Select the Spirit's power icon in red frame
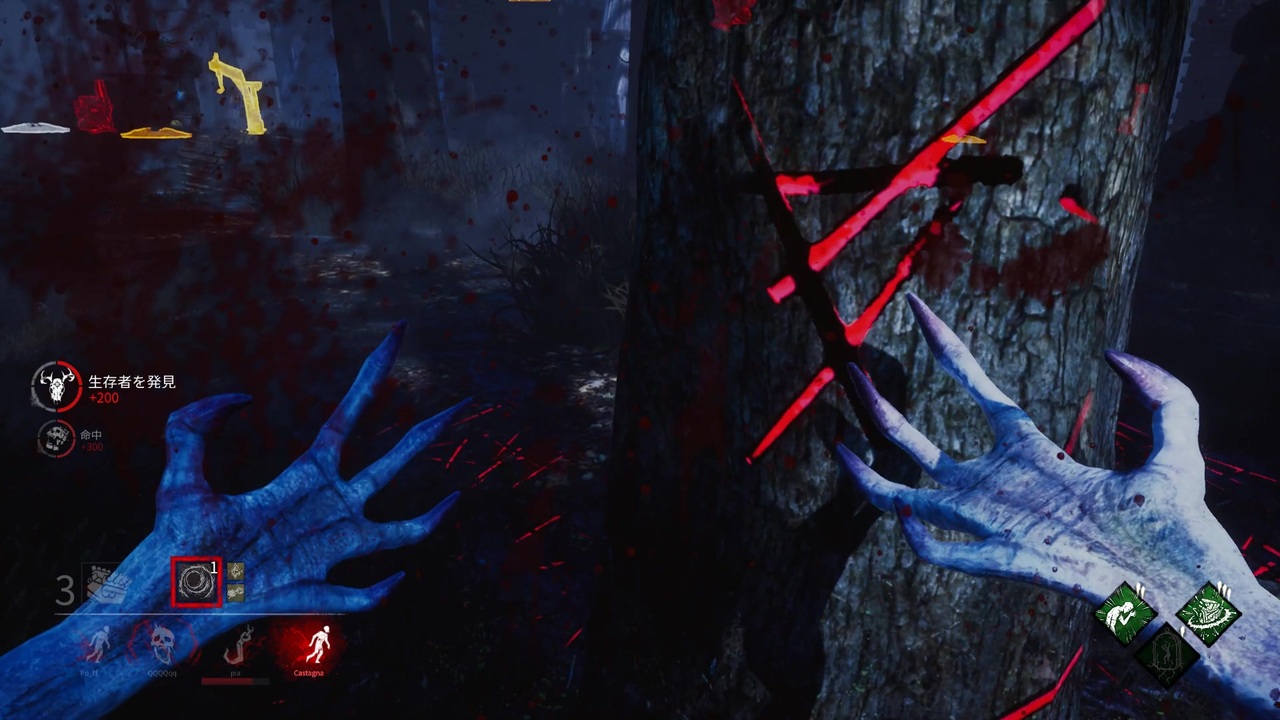The image size is (1280, 720). (197, 582)
